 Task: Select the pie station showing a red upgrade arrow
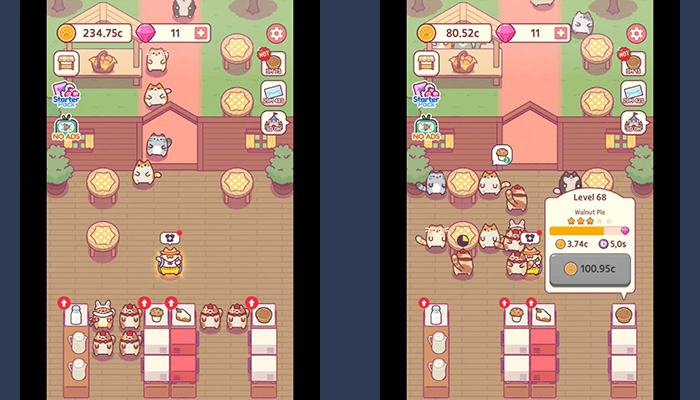point(263,314)
